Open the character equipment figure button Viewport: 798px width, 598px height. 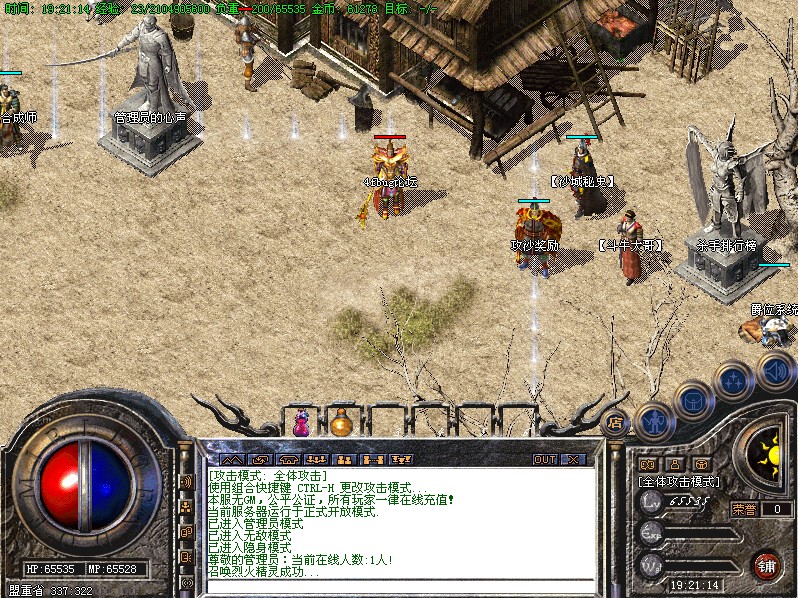click(x=653, y=420)
